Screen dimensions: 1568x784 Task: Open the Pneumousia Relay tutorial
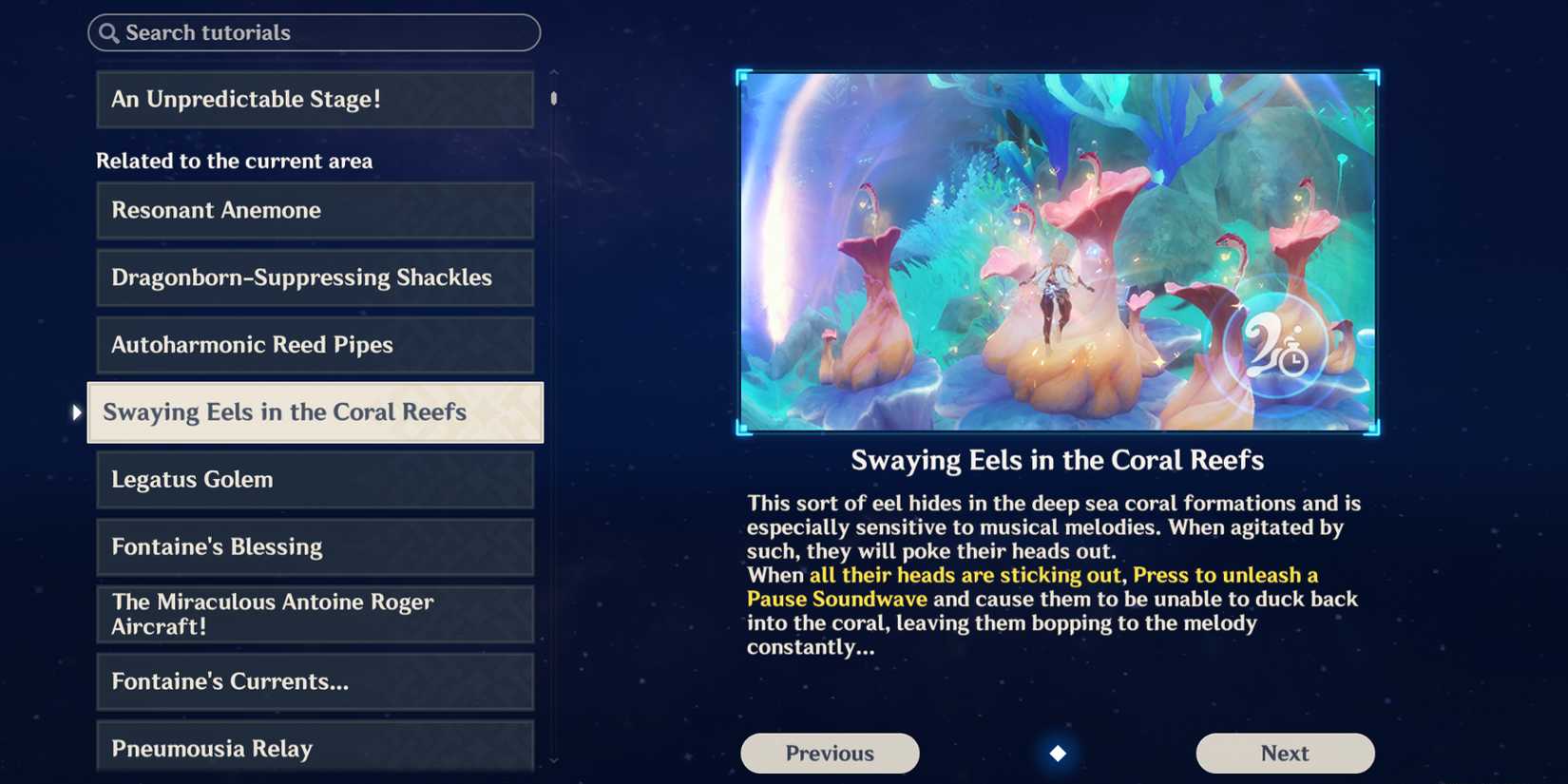[315, 749]
